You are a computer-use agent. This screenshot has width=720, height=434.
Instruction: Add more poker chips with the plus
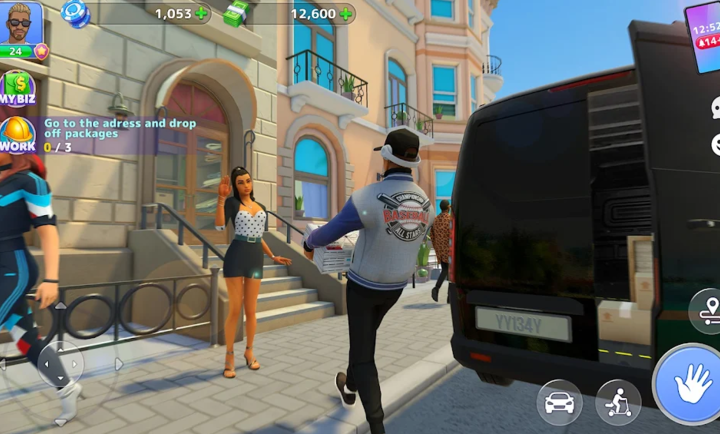click(203, 14)
